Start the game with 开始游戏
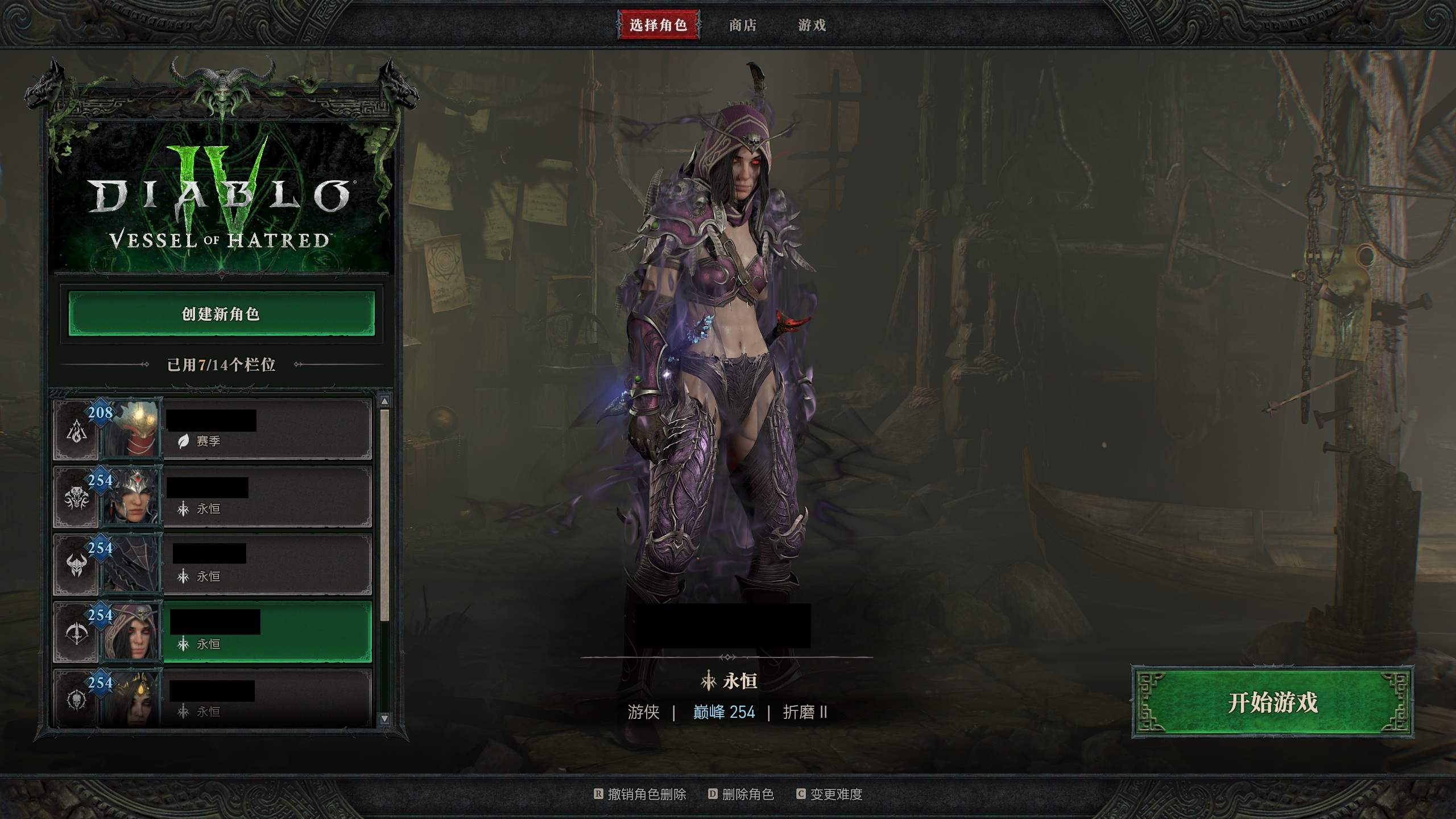1456x819 pixels. 1272,702
